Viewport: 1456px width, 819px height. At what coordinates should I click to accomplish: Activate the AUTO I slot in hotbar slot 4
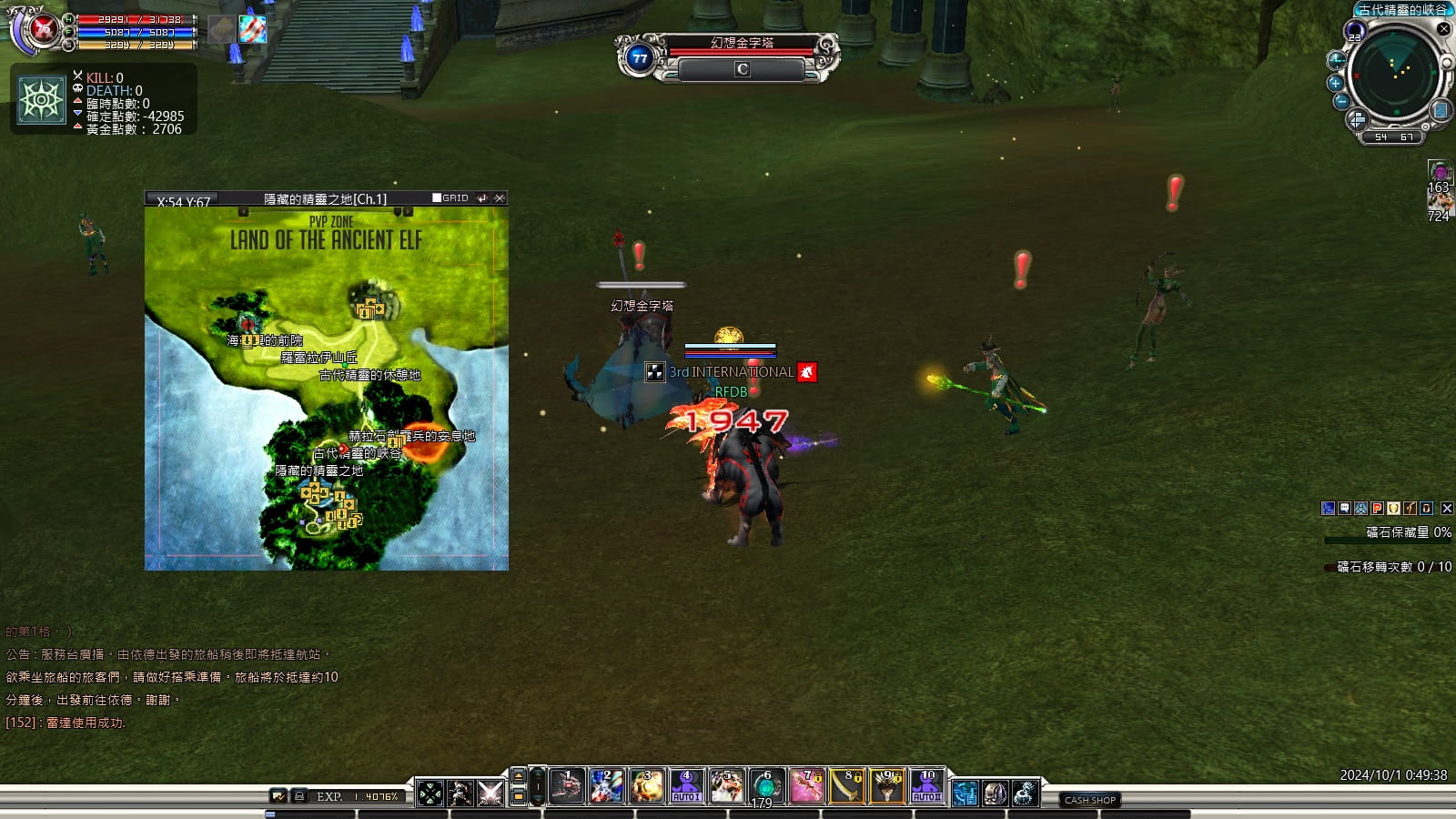click(686, 786)
